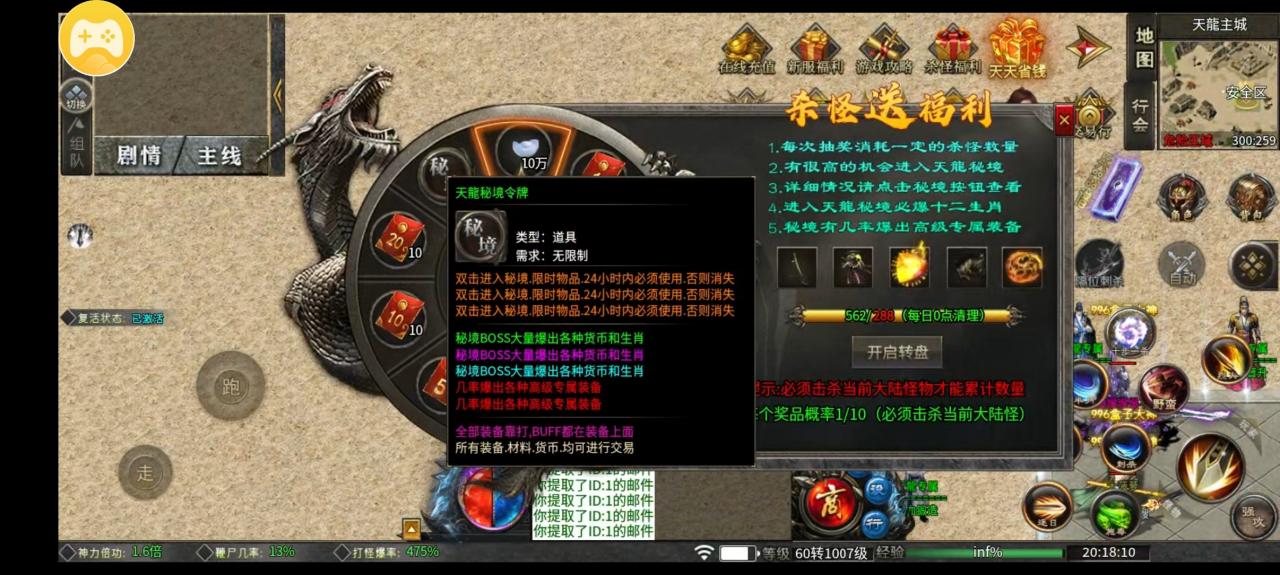Collapse the quest panel with the arrow
Viewport: 1280px width, 575px height.
(277, 95)
